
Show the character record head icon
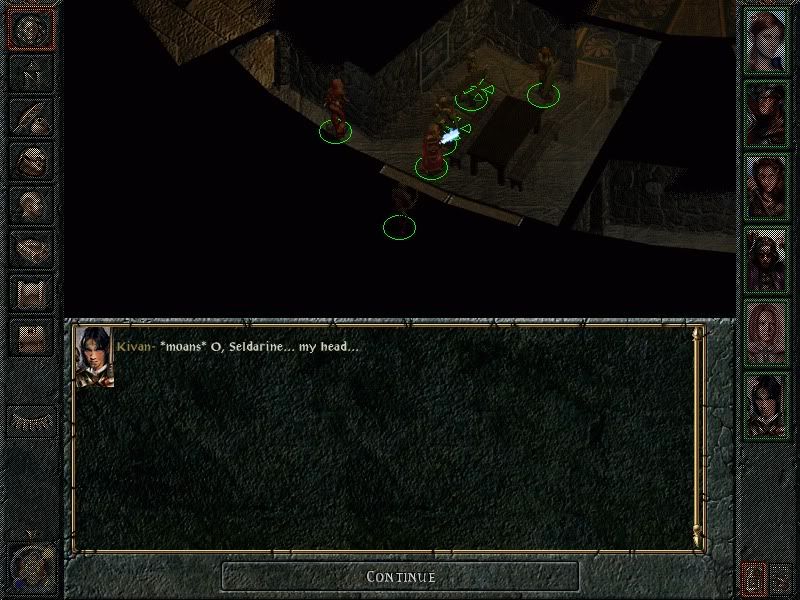pos(30,204)
